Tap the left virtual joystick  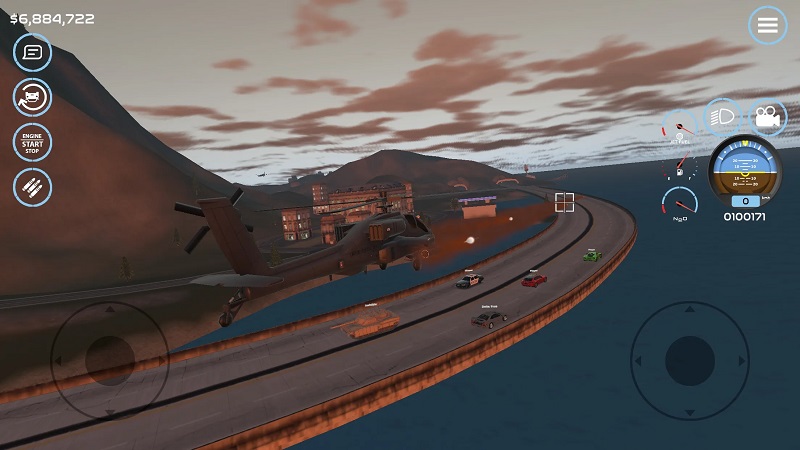click(110, 356)
